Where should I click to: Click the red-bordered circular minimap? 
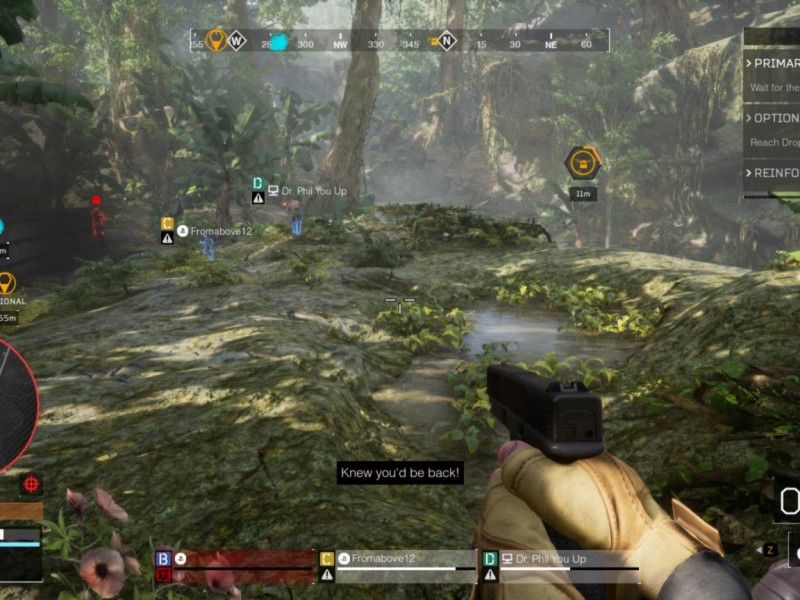point(12,405)
